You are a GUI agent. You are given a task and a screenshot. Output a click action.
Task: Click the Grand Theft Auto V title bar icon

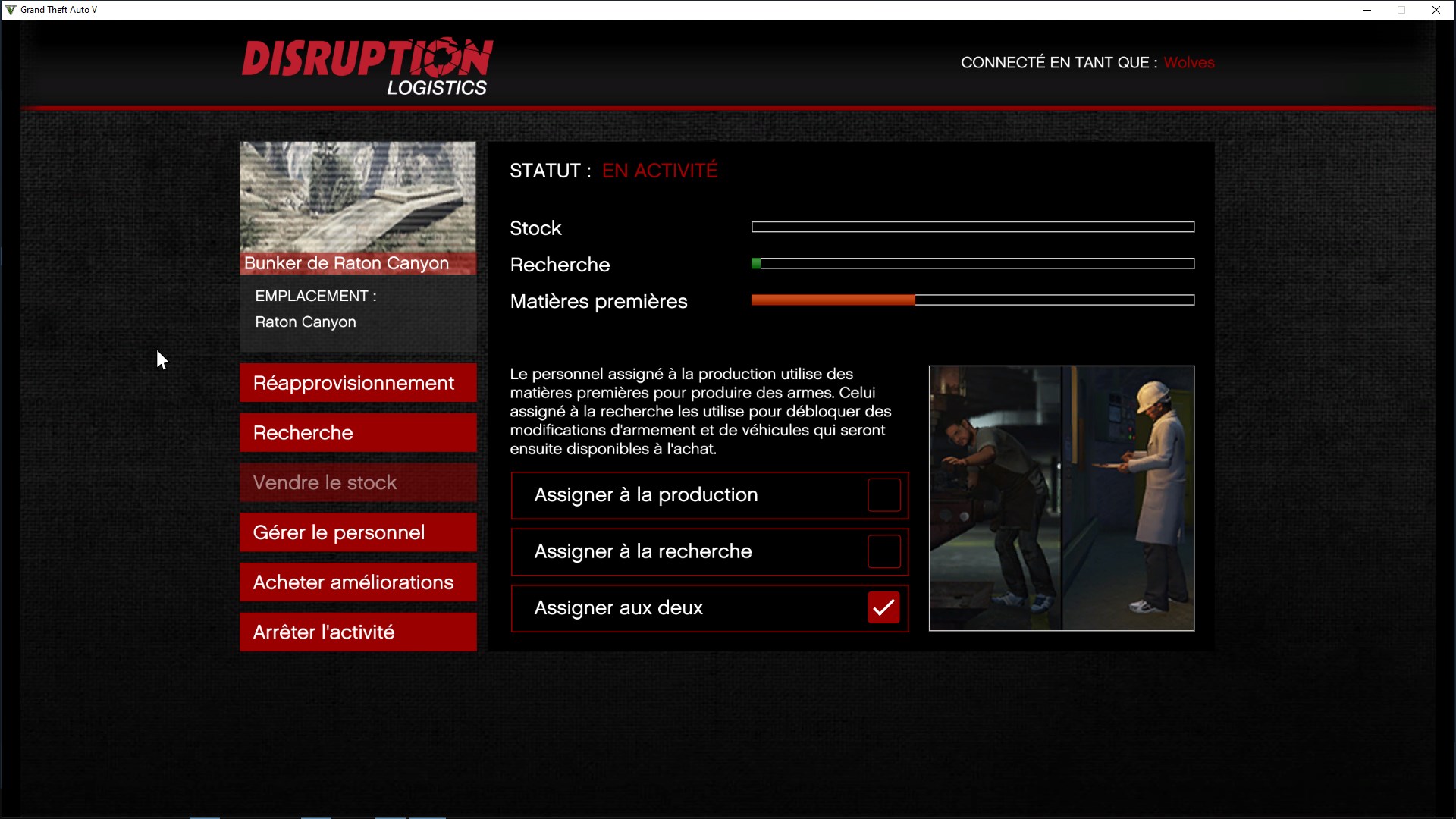(10, 10)
